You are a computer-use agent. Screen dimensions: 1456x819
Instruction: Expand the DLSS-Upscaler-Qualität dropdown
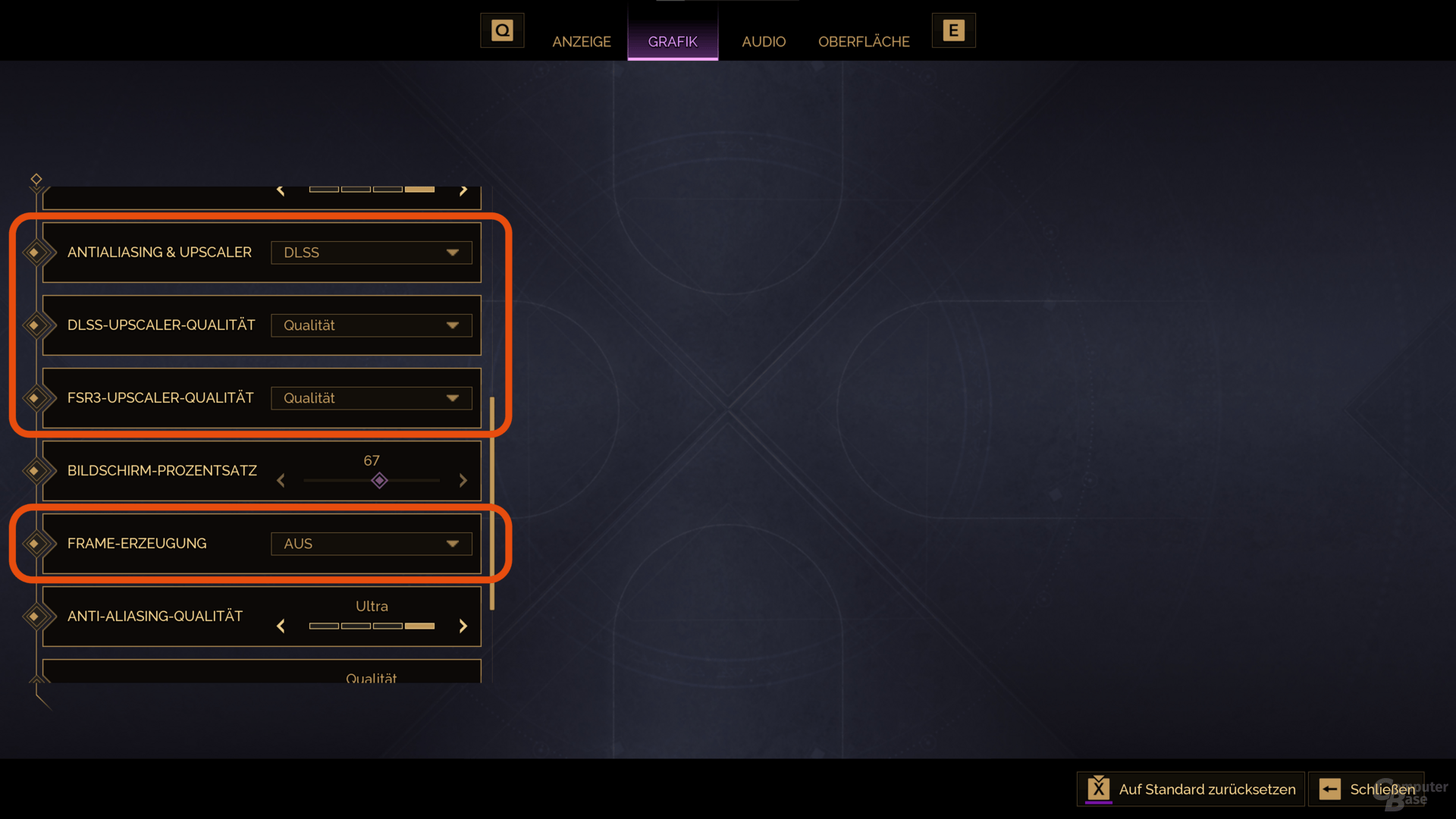click(x=371, y=325)
